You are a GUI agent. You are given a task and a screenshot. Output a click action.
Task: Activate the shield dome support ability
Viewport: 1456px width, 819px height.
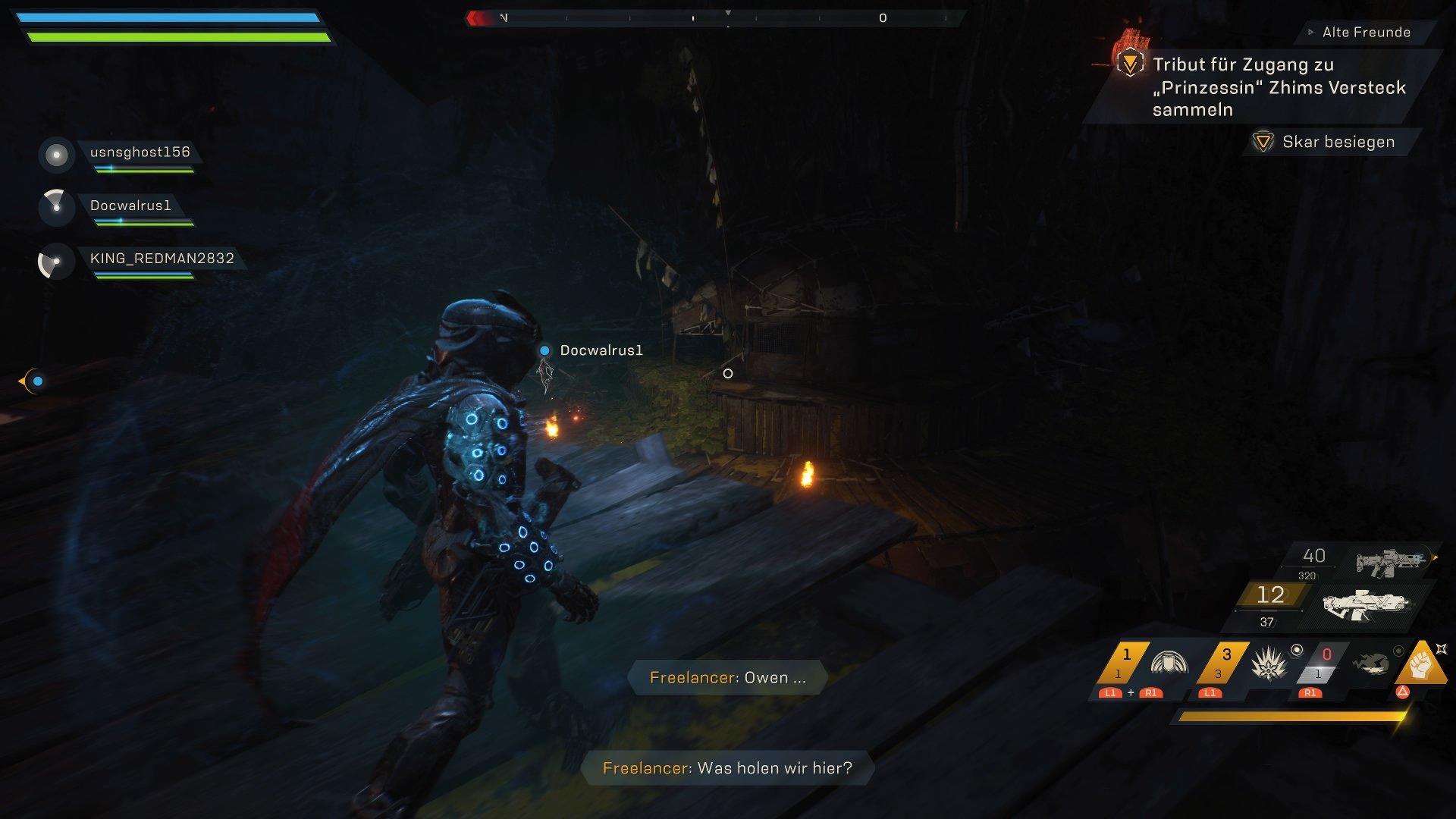[x=1169, y=664]
